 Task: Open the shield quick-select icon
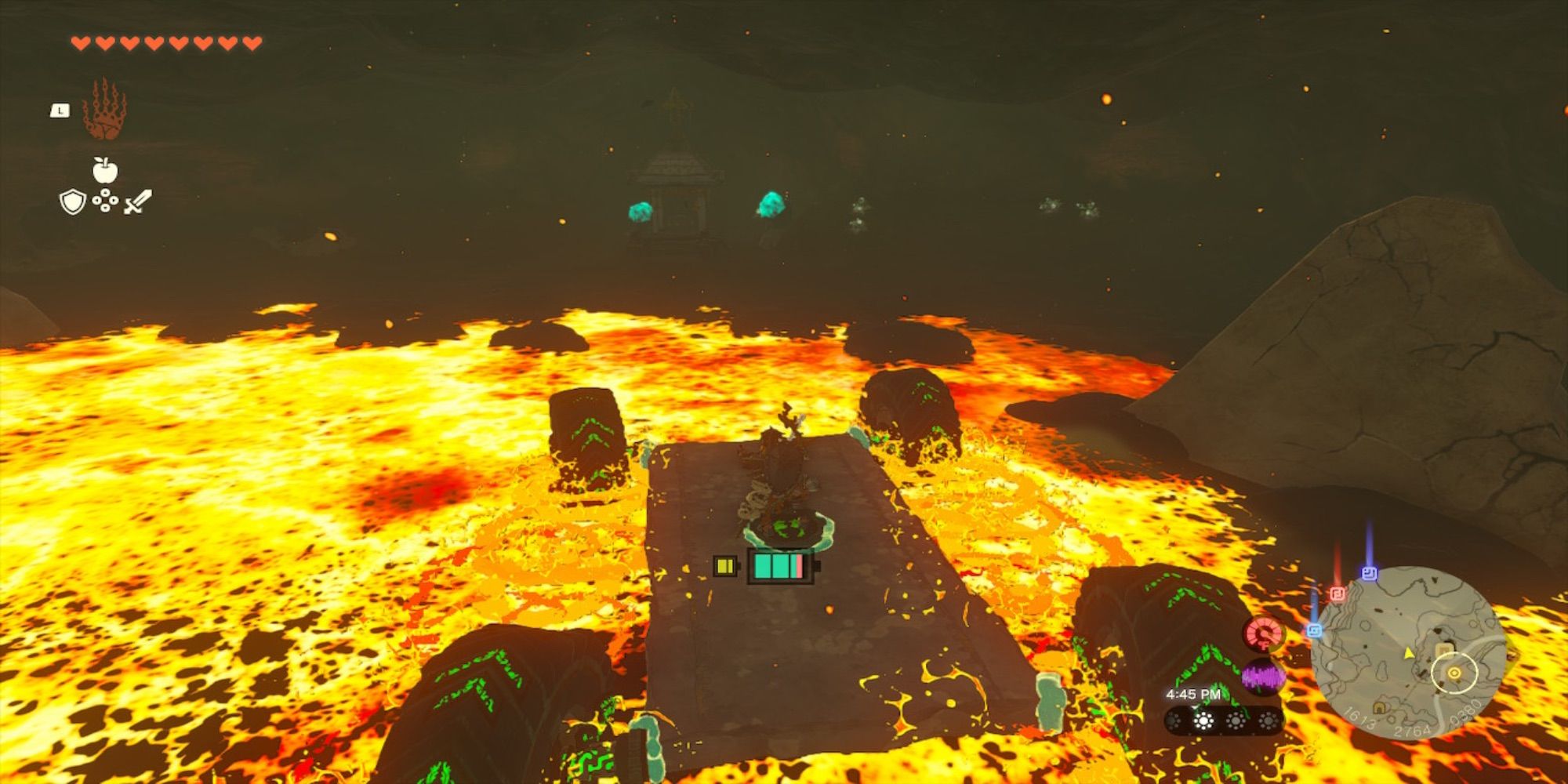[x=72, y=202]
